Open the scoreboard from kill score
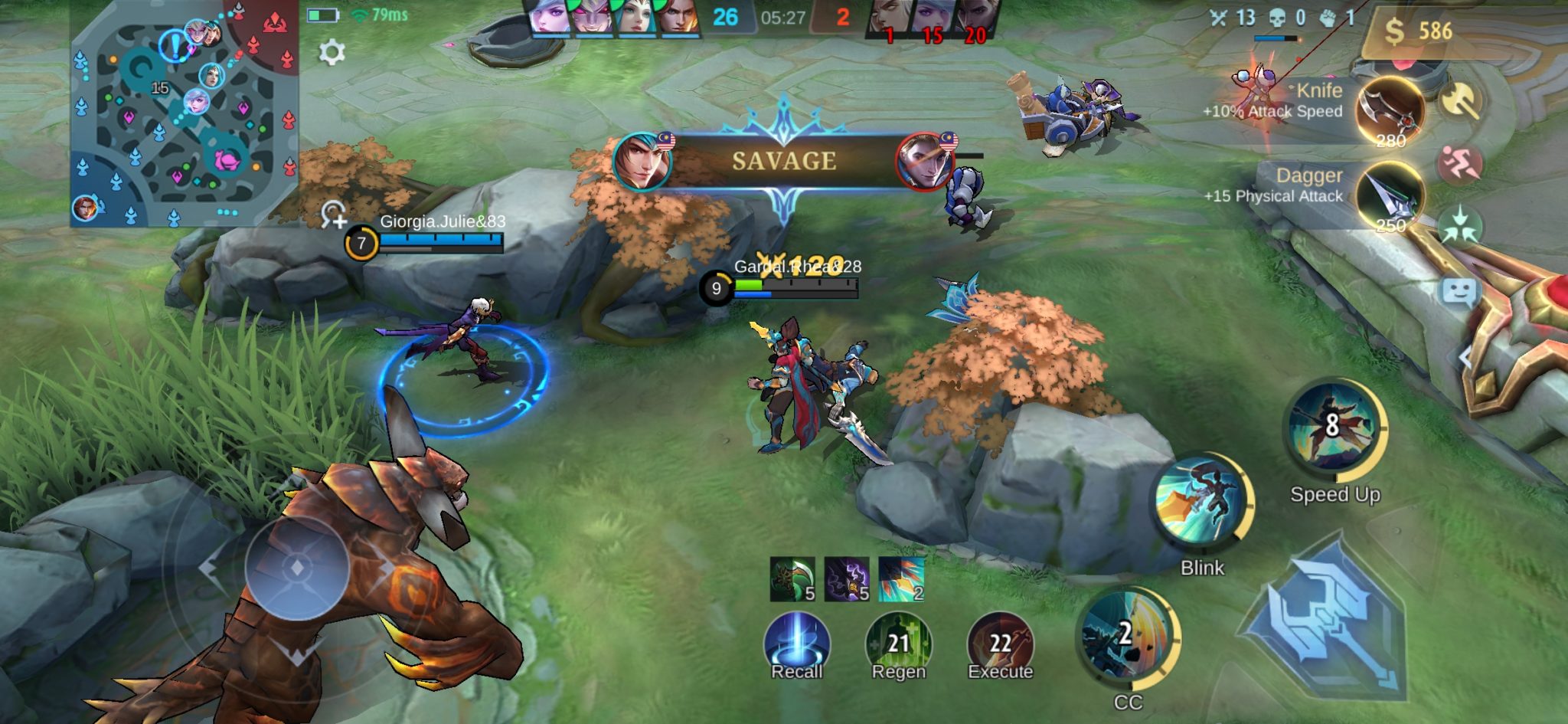The image size is (1568, 724). click(782, 18)
